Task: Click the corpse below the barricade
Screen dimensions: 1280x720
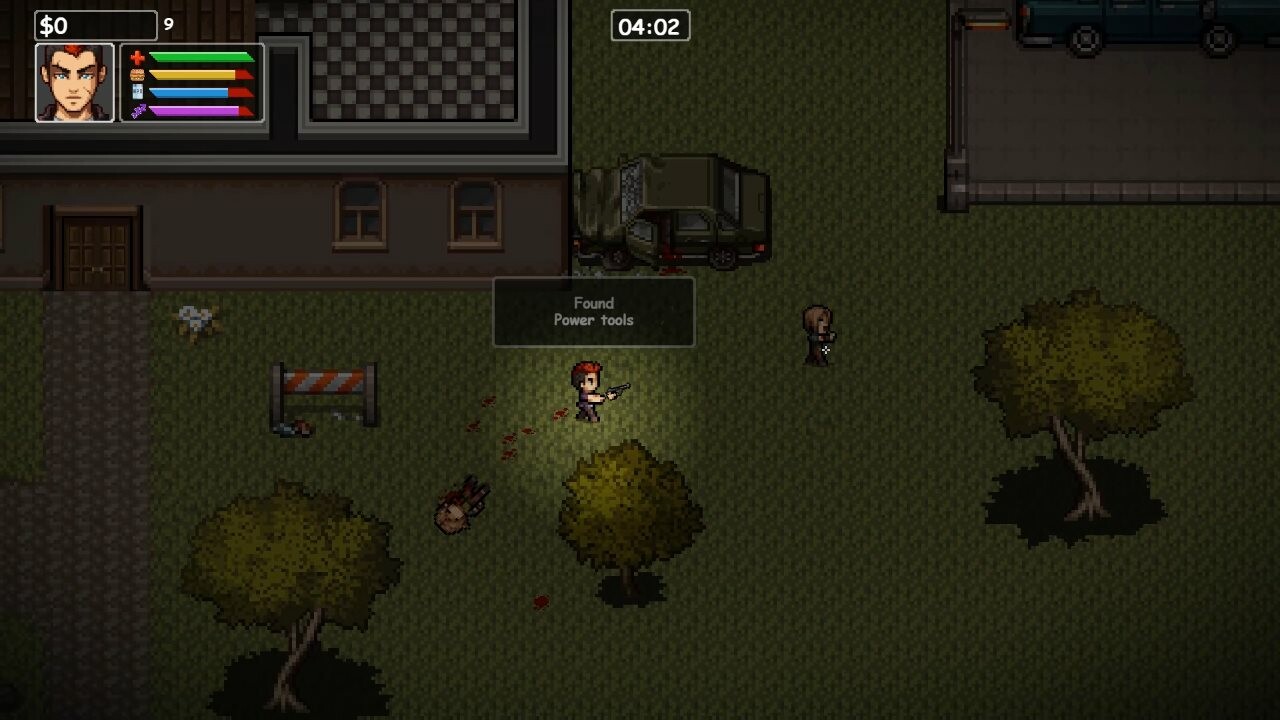Action: coord(295,430)
